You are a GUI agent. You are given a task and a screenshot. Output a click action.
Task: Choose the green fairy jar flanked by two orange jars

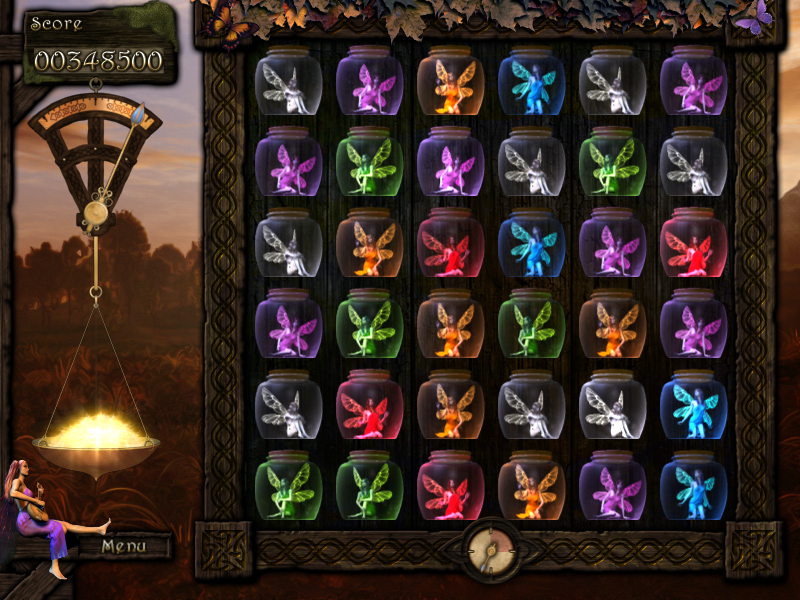click(531, 325)
